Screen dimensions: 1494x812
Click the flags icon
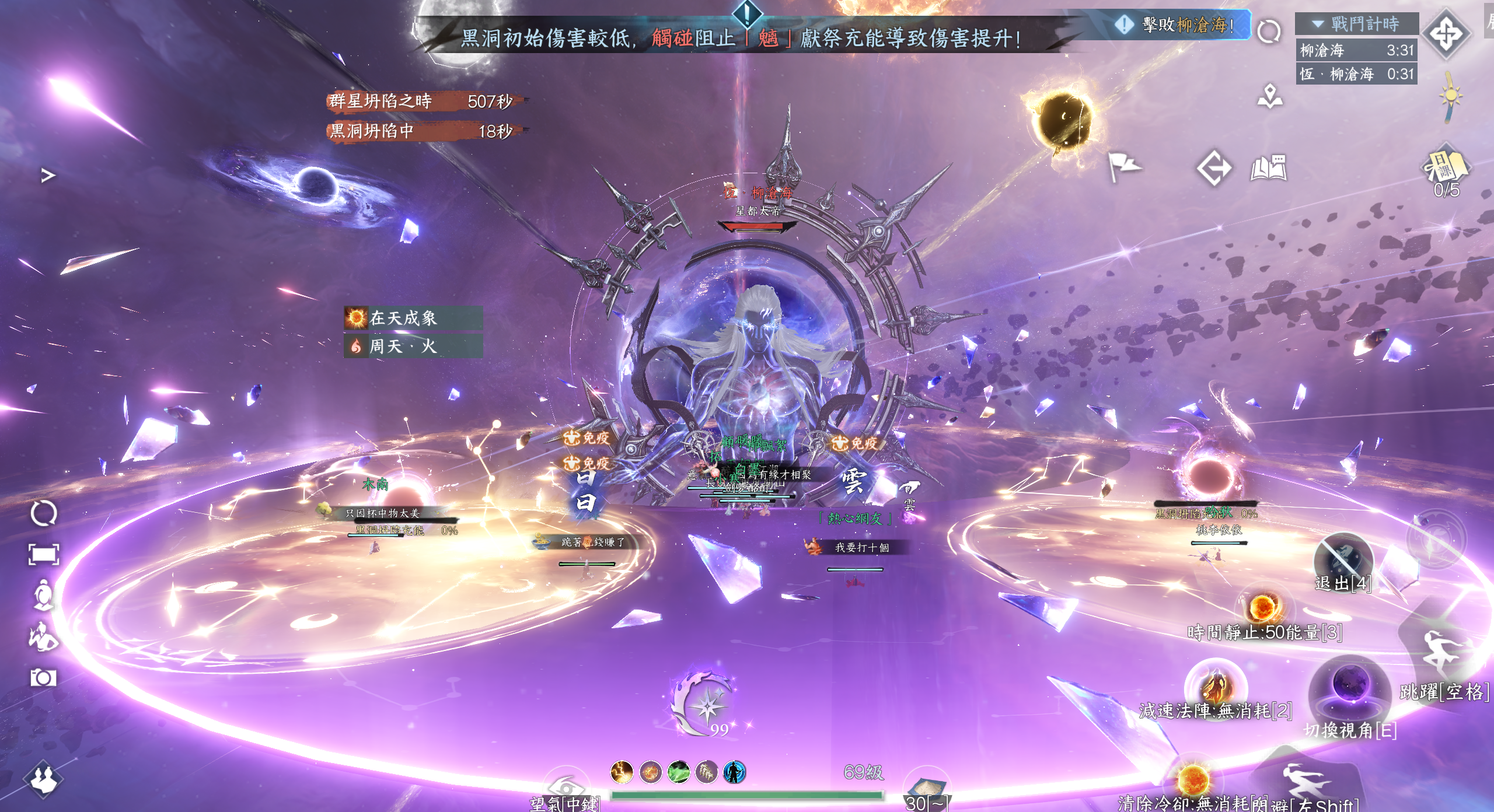pos(1123,167)
